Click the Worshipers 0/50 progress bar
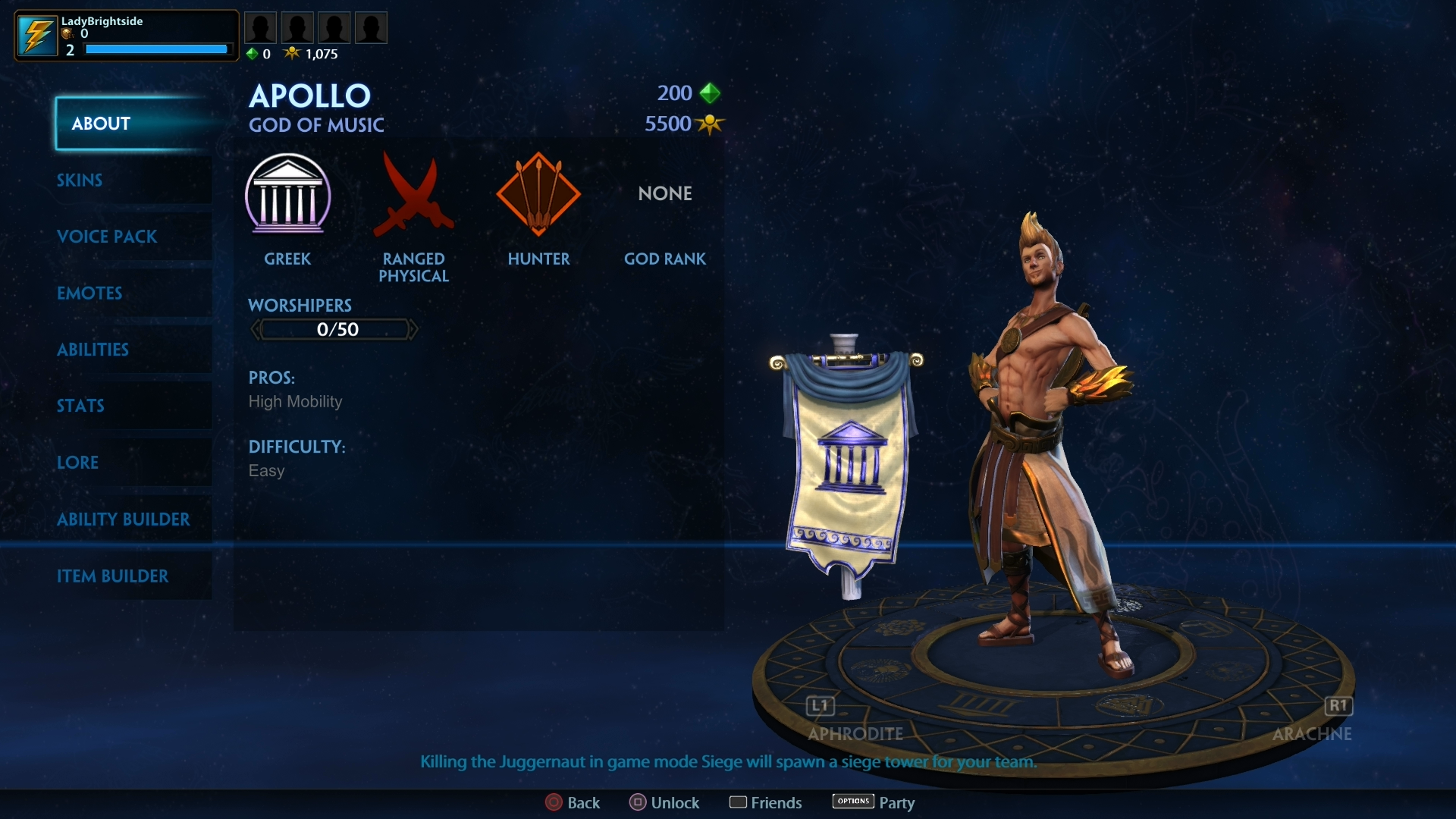Image resolution: width=1456 pixels, height=819 pixels. (334, 329)
